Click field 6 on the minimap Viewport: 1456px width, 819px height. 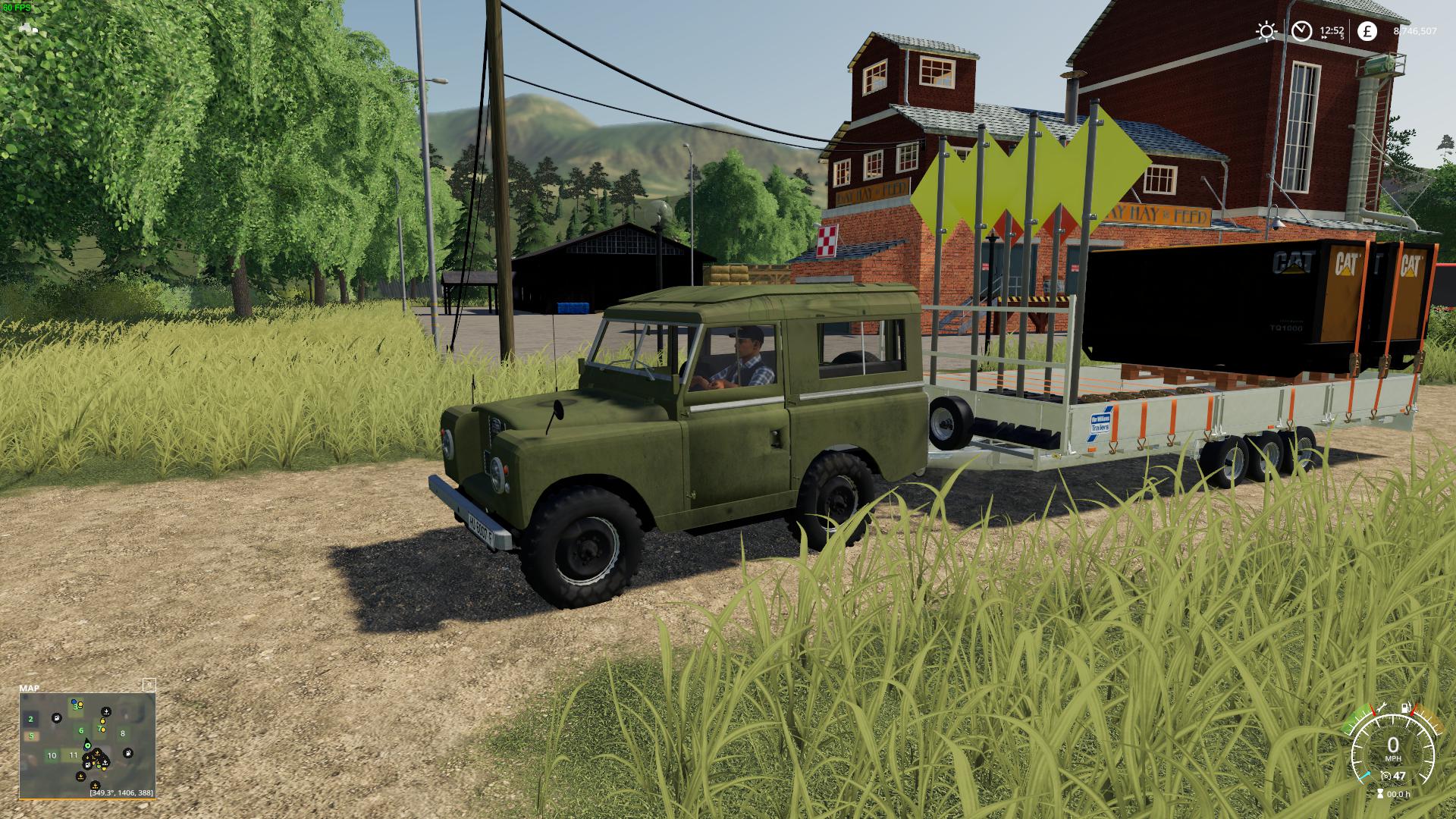pos(81,731)
